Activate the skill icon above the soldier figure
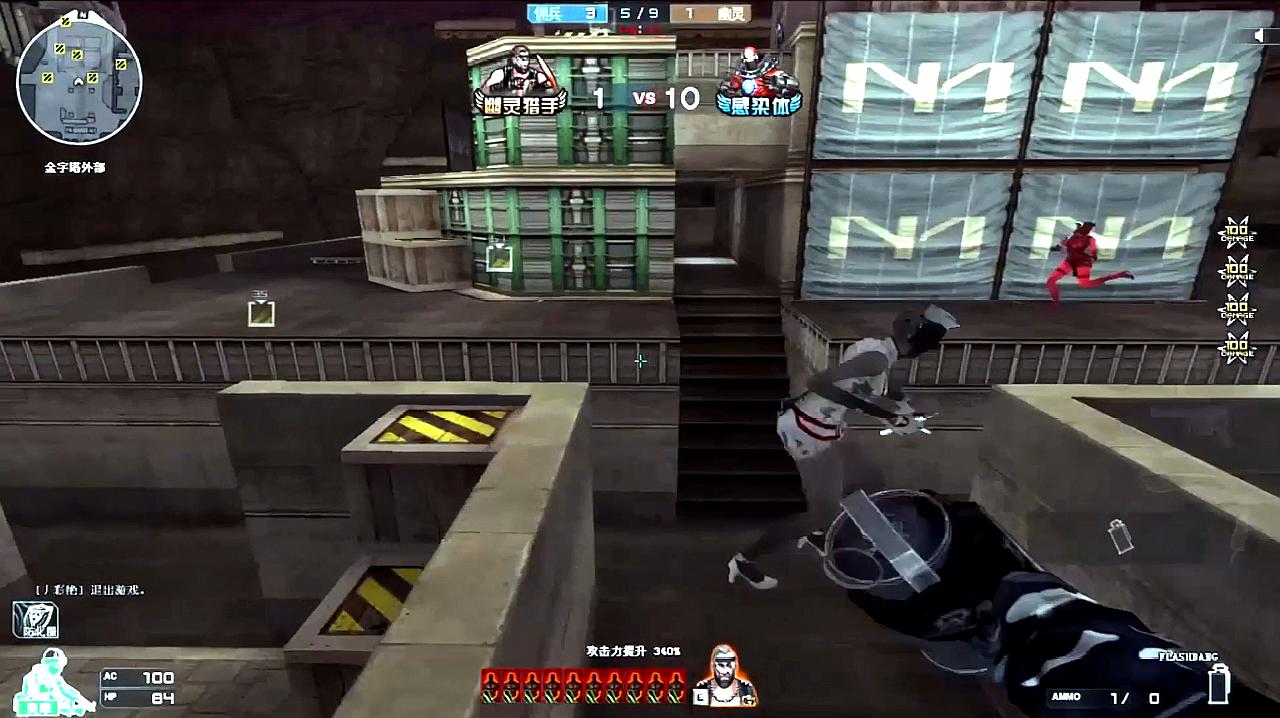The height and width of the screenshot is (718, 1280). pos(35,620)
